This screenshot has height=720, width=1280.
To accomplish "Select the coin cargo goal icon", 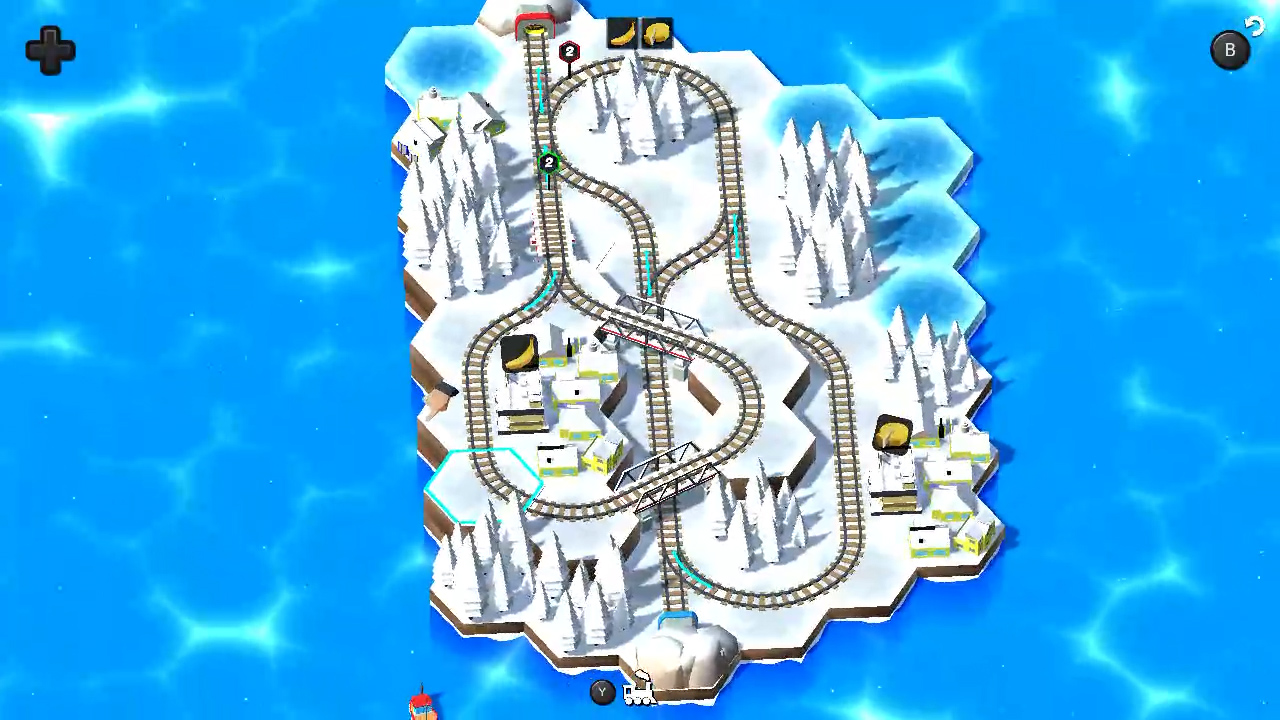I will click(657, 32).
